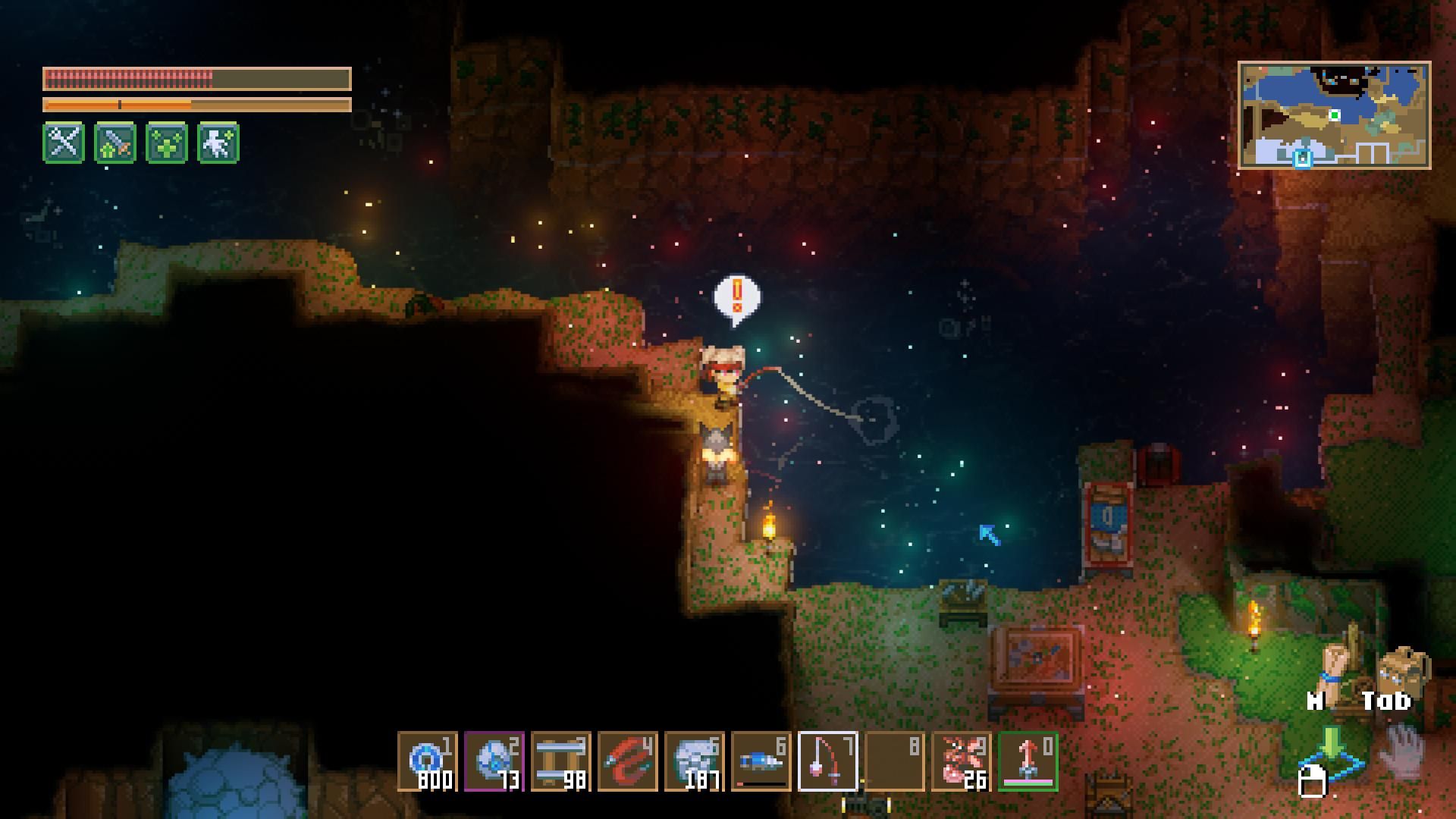This screenshot has width=1456, height=819.
Task: Inspect the crossed swords buff icon
Action: (x=64, y=142)
